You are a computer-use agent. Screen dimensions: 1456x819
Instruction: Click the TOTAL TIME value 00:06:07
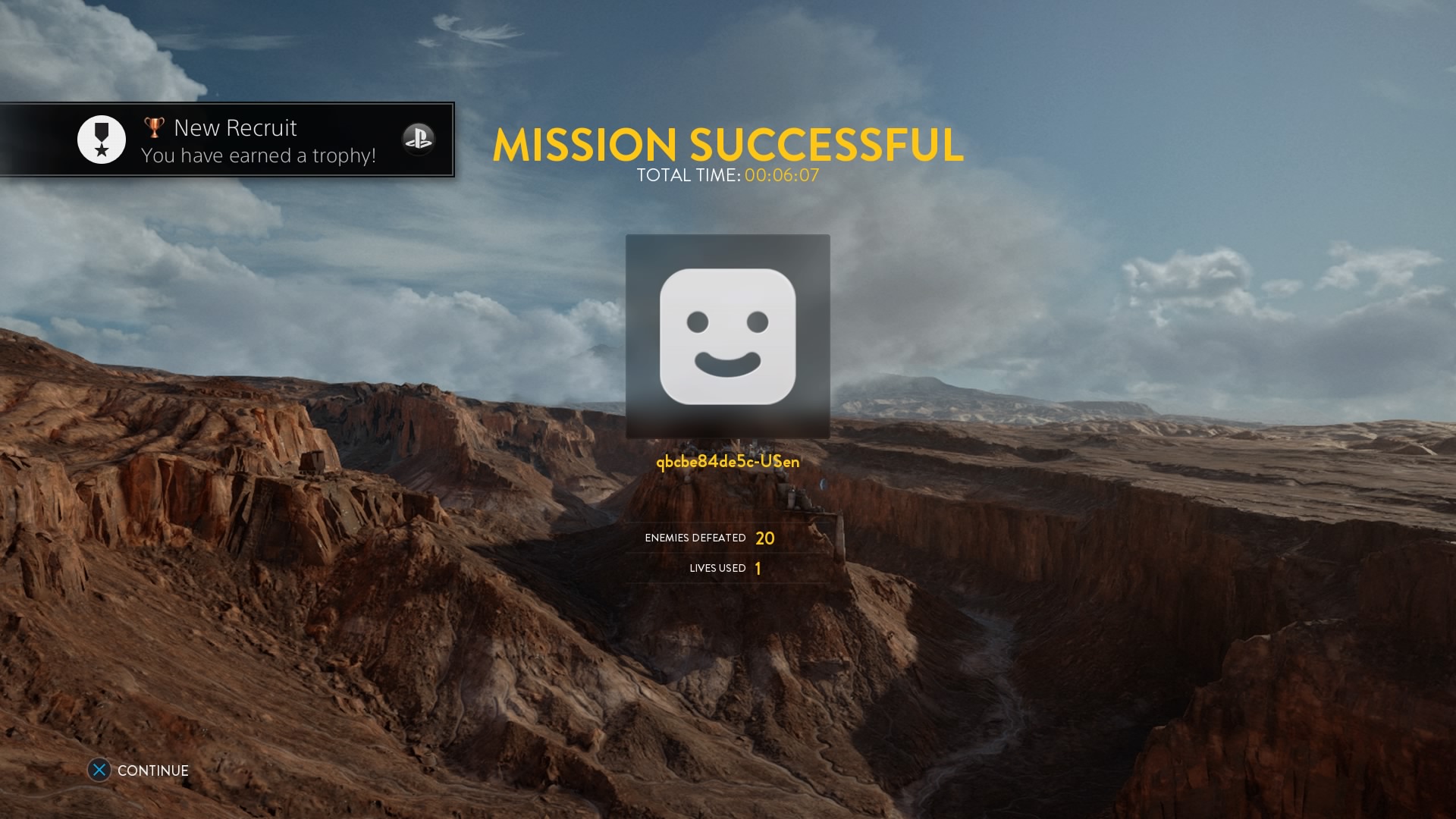[x=782, y=176]
